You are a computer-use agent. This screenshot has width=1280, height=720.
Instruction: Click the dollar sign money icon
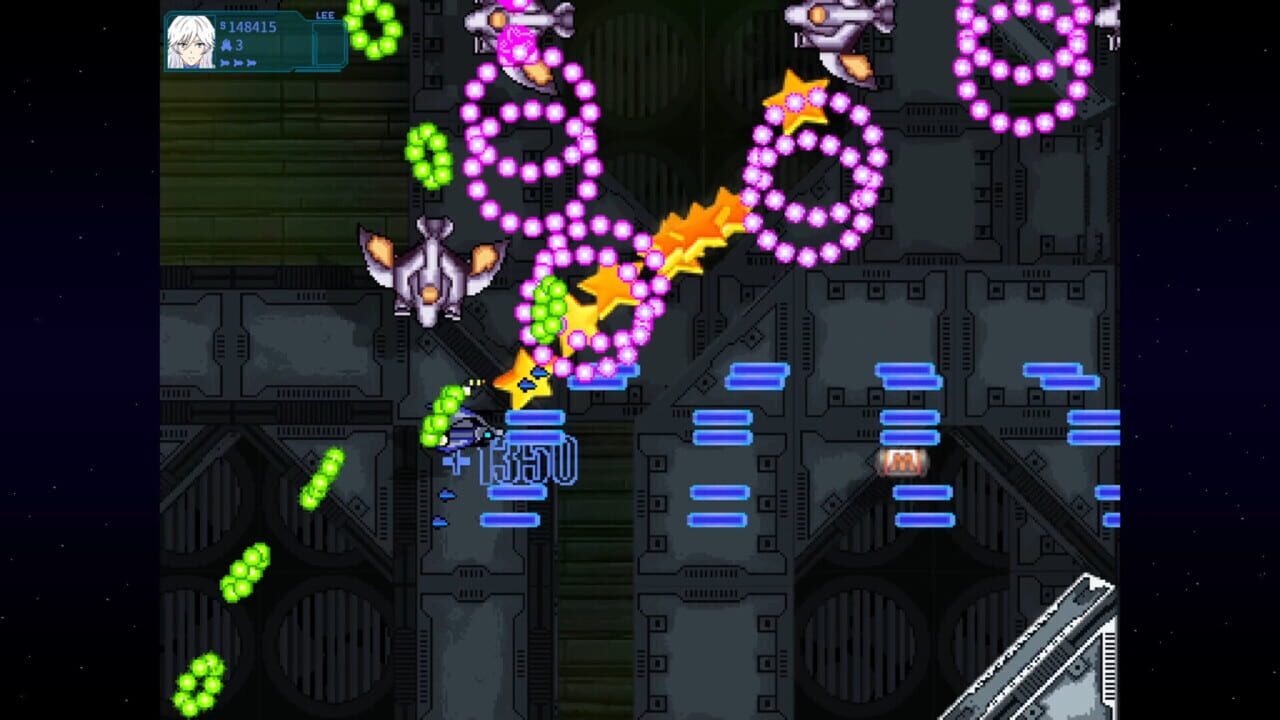coord(225,26)
